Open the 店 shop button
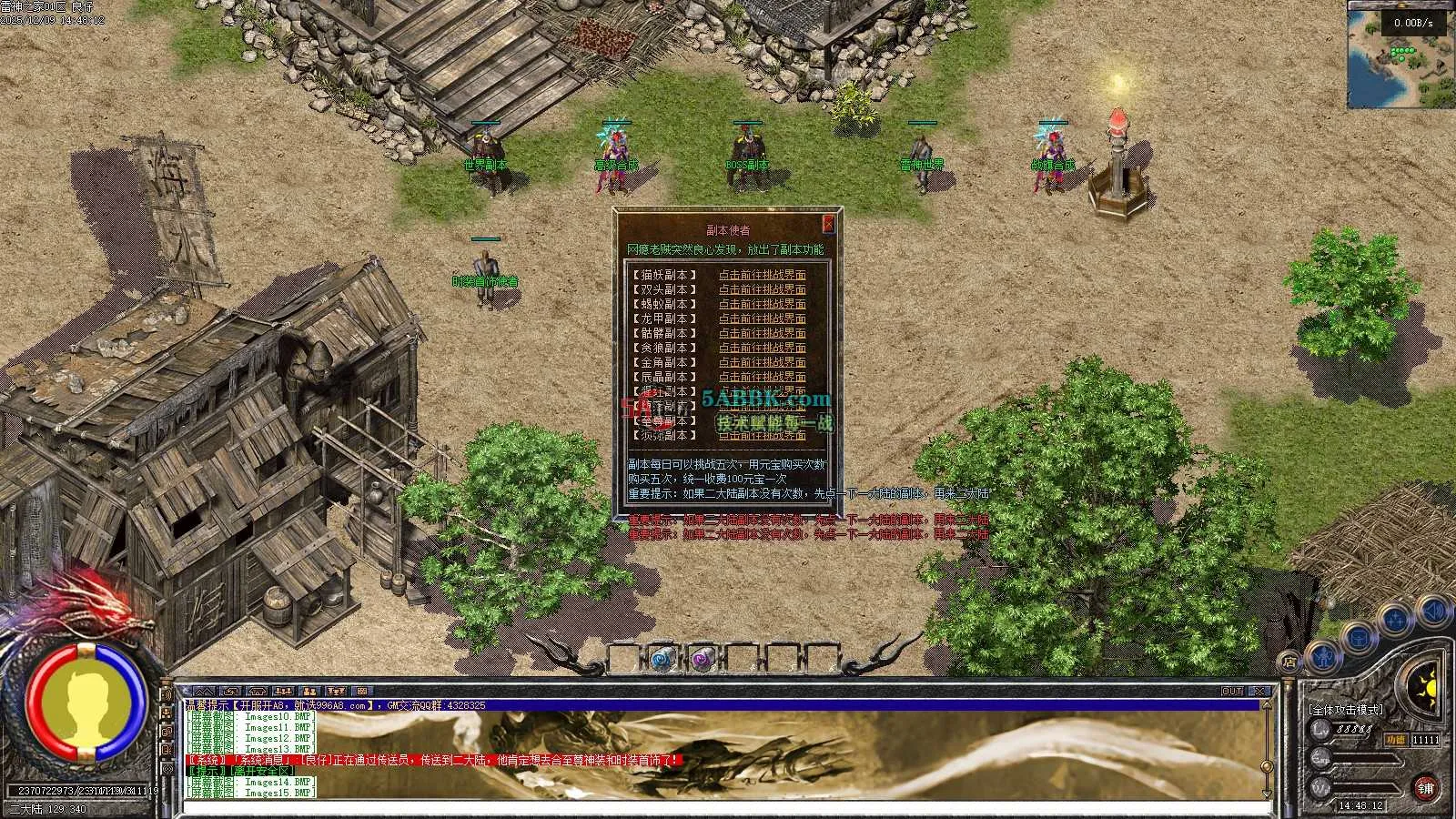Viewport: 1456px width, 819px height. [x=1288, y=660]
